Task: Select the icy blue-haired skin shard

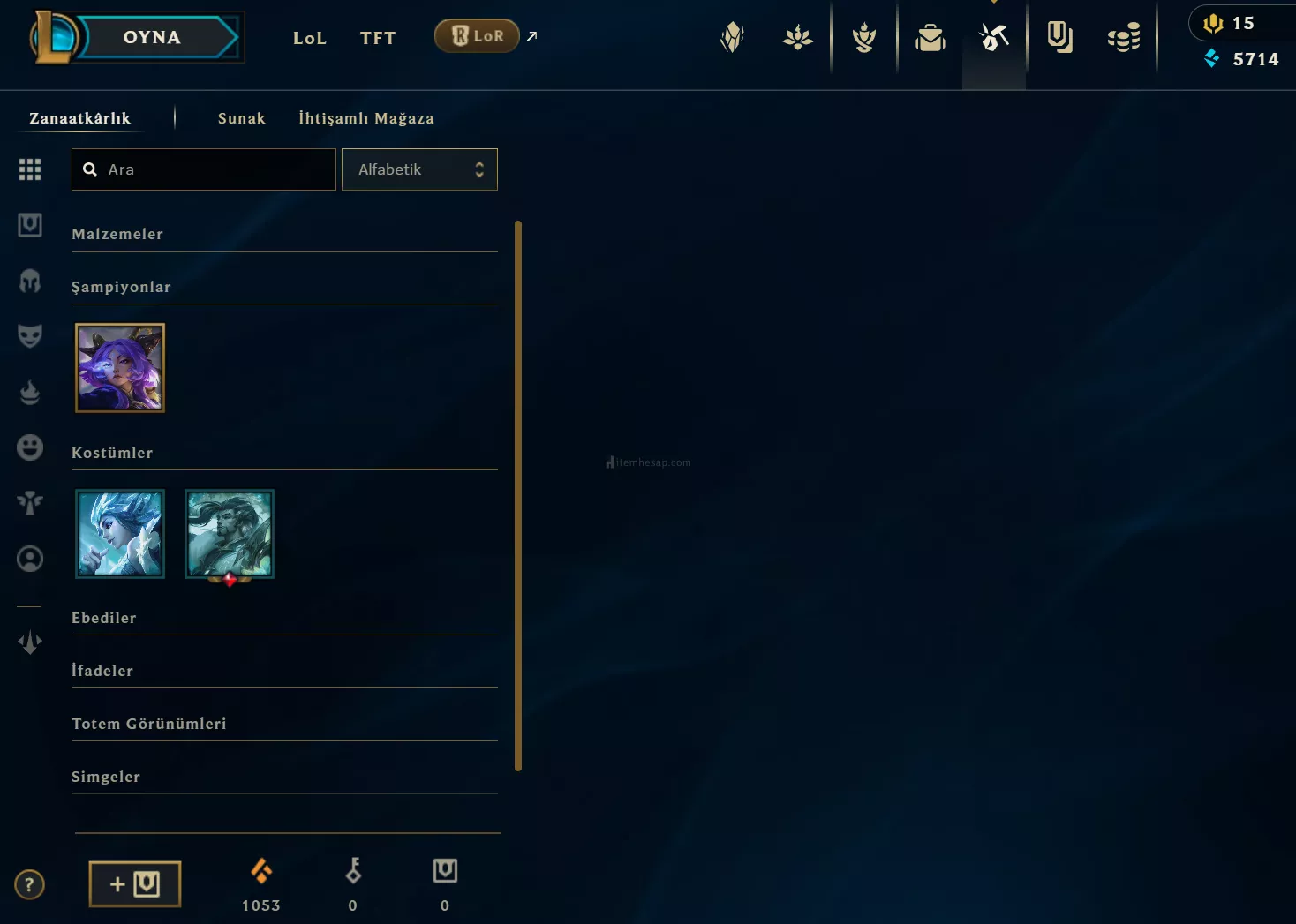Action: [120, 534]
